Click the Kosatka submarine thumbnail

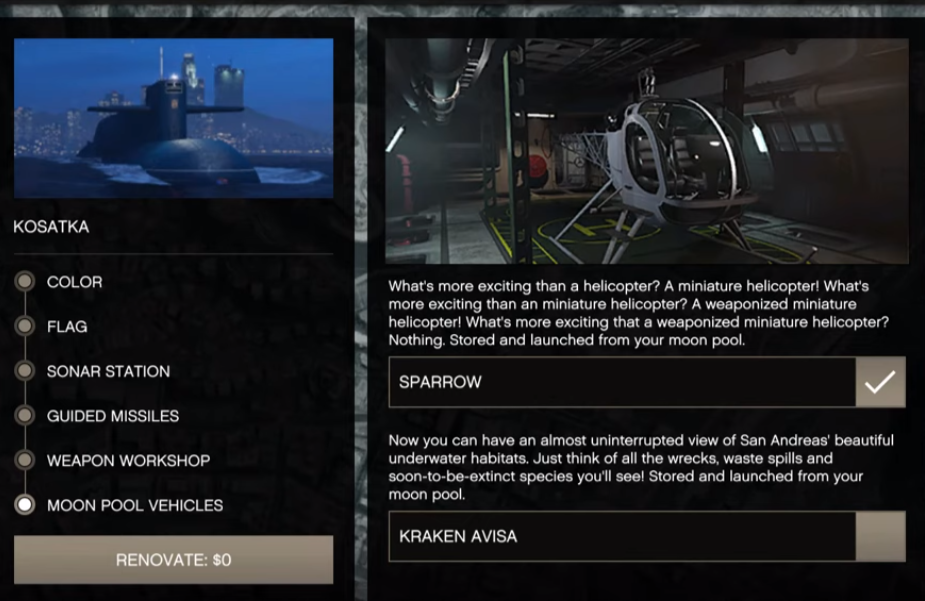[173, 118]
